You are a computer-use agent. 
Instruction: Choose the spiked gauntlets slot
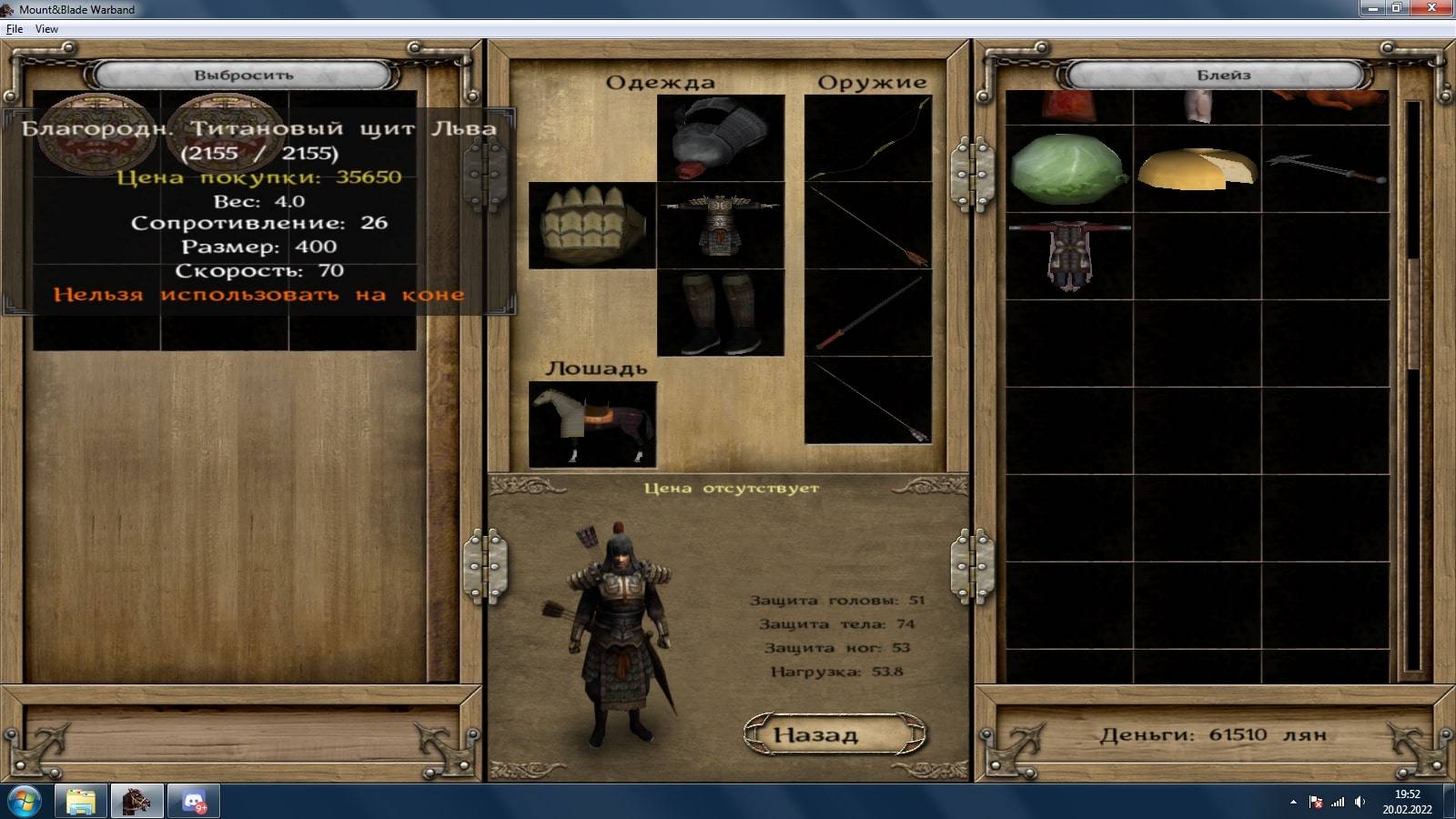coord(592,225)
